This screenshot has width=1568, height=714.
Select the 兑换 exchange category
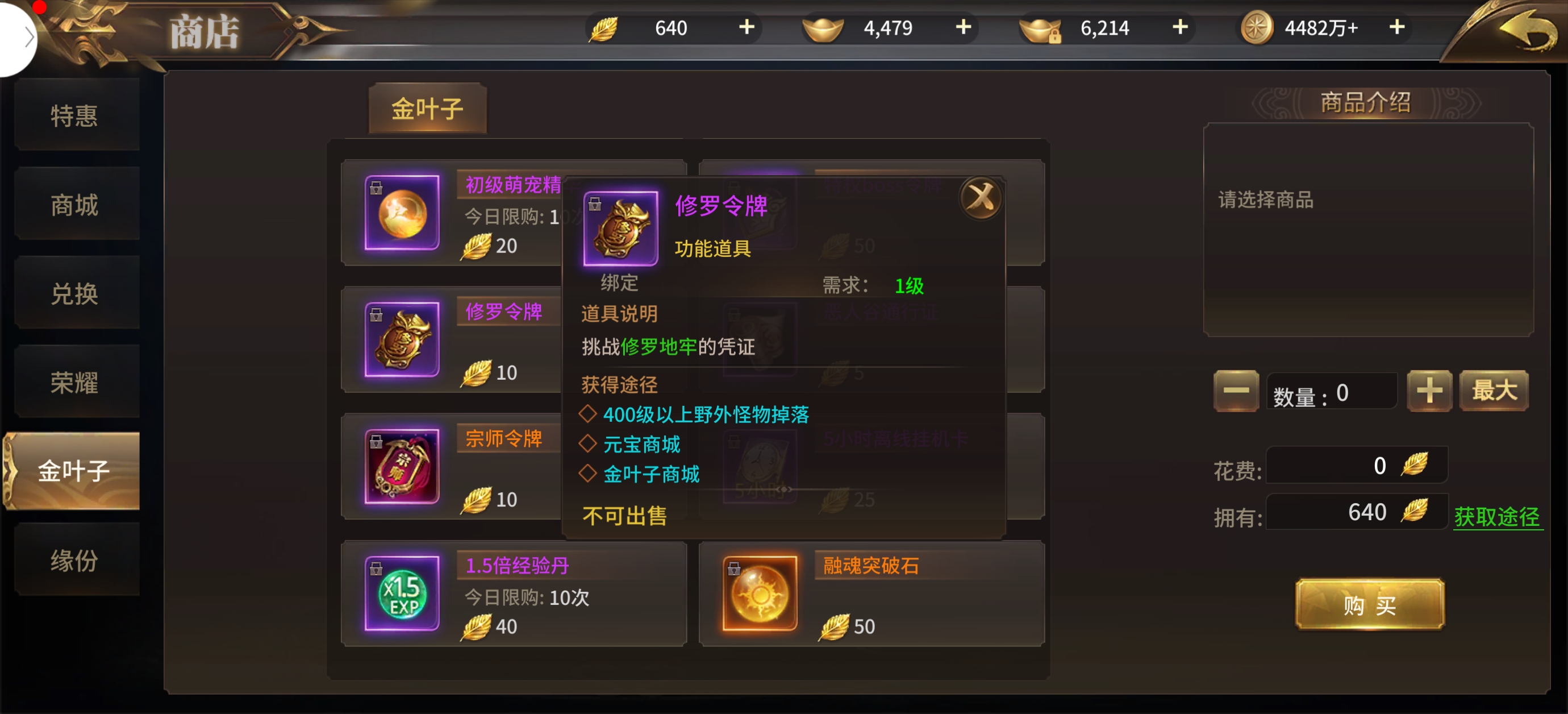[74, 294]
